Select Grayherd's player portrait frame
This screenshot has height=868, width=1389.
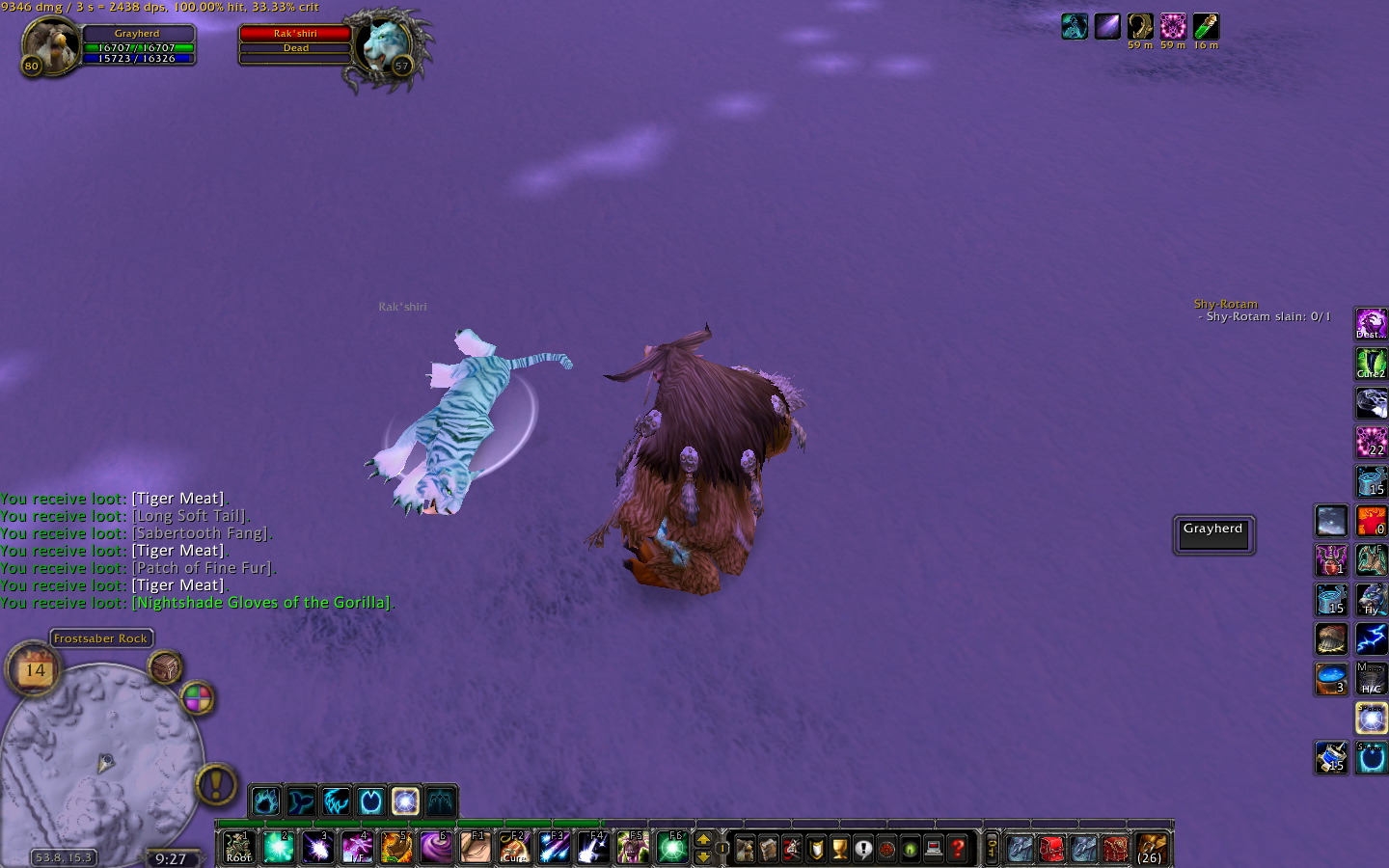click(50, 45)
